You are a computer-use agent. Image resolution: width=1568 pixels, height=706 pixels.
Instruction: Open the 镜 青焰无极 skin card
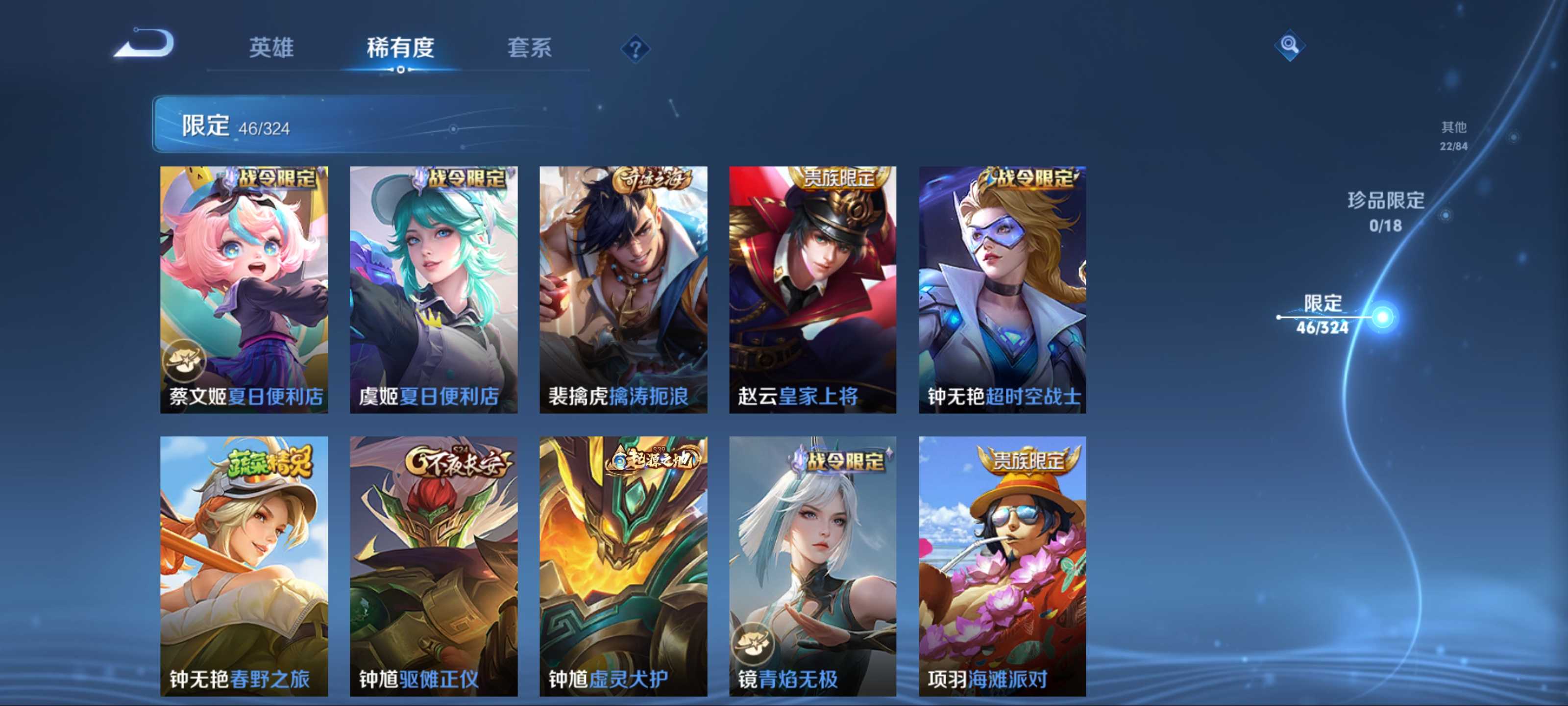pos(812,565)
